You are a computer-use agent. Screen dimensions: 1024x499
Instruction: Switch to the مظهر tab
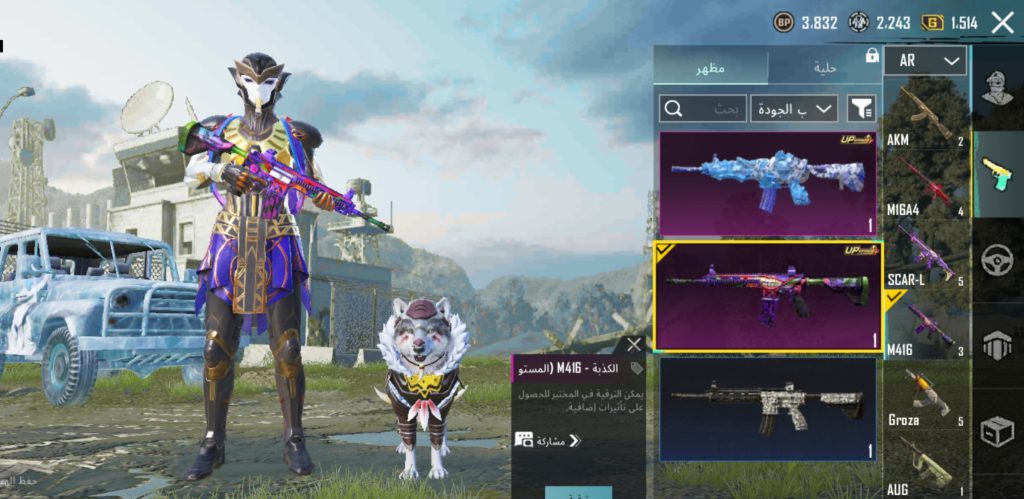pyautogui.click(x=711, y=67)
